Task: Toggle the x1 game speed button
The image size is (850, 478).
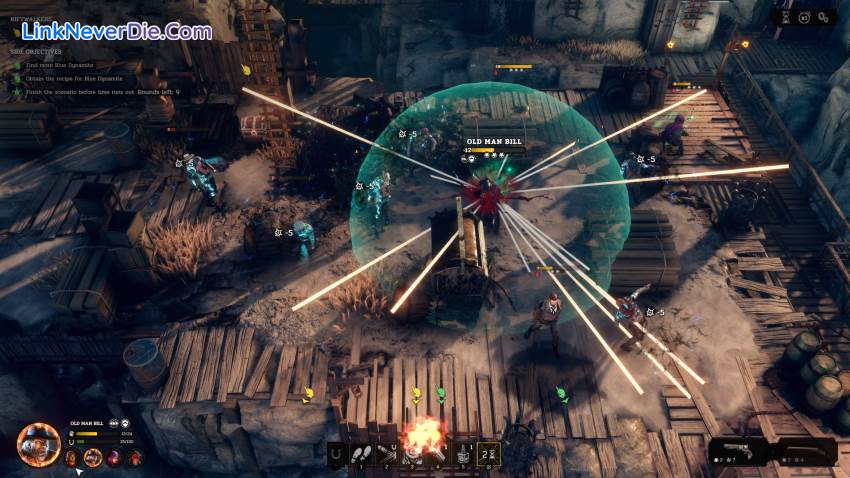Action: [804, 17]
